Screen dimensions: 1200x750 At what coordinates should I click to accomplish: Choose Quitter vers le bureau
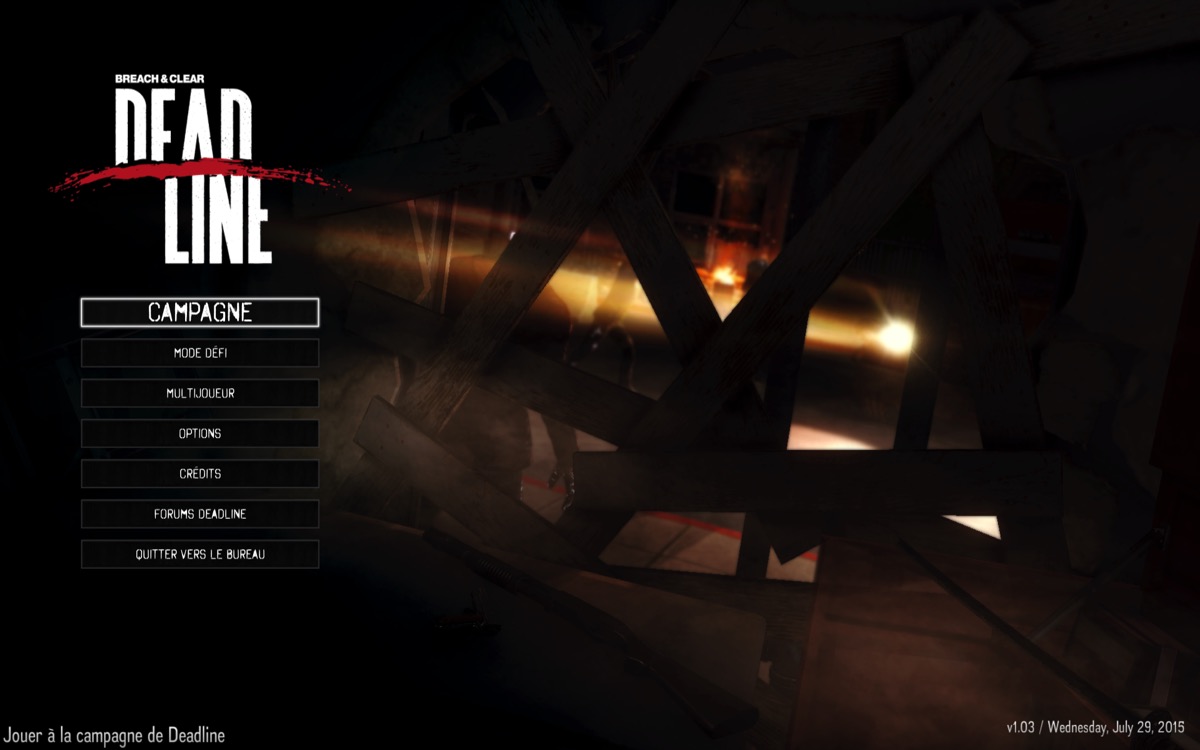[200, 553]
